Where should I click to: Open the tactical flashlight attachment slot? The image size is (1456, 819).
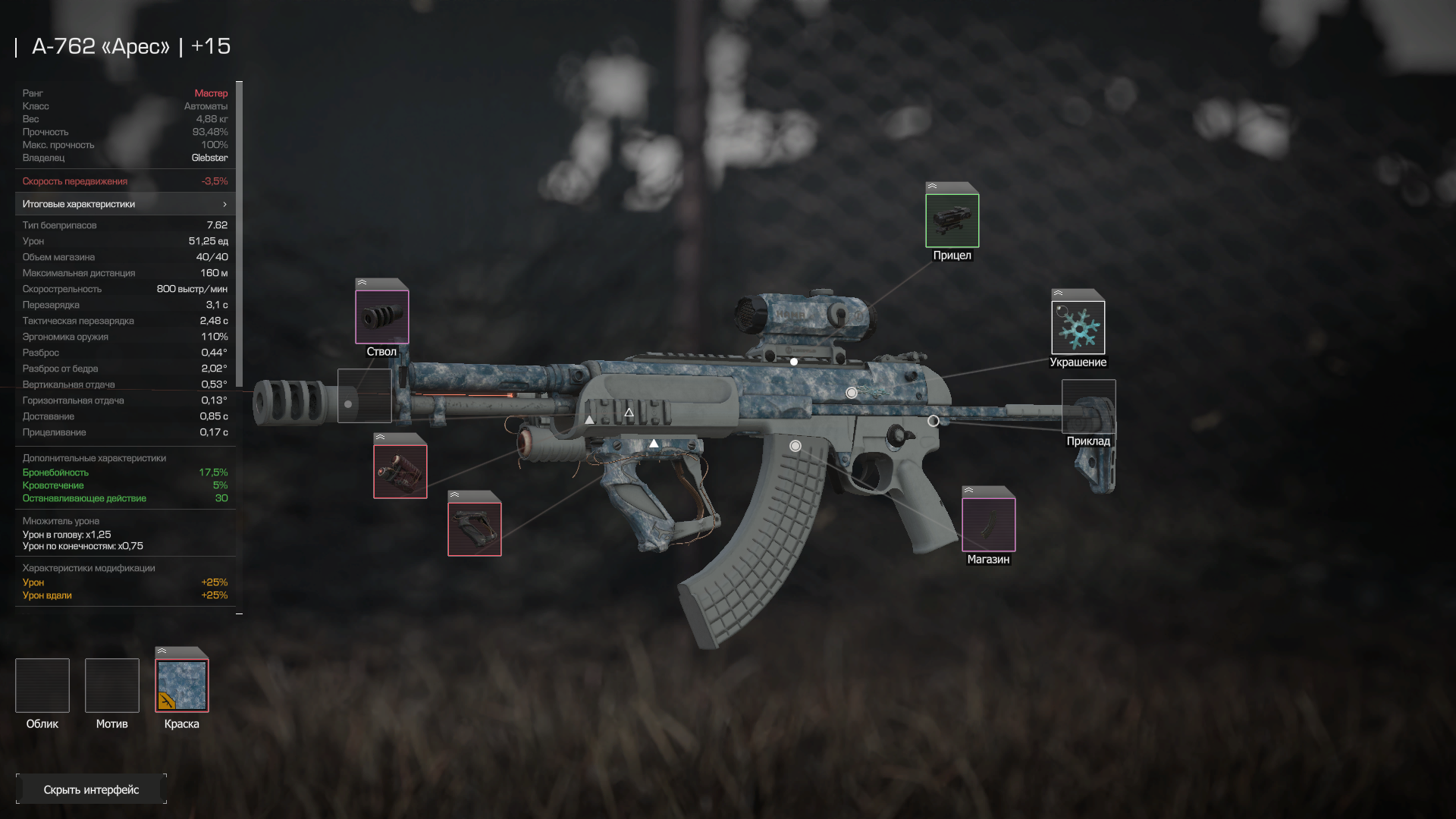(400, 471)
